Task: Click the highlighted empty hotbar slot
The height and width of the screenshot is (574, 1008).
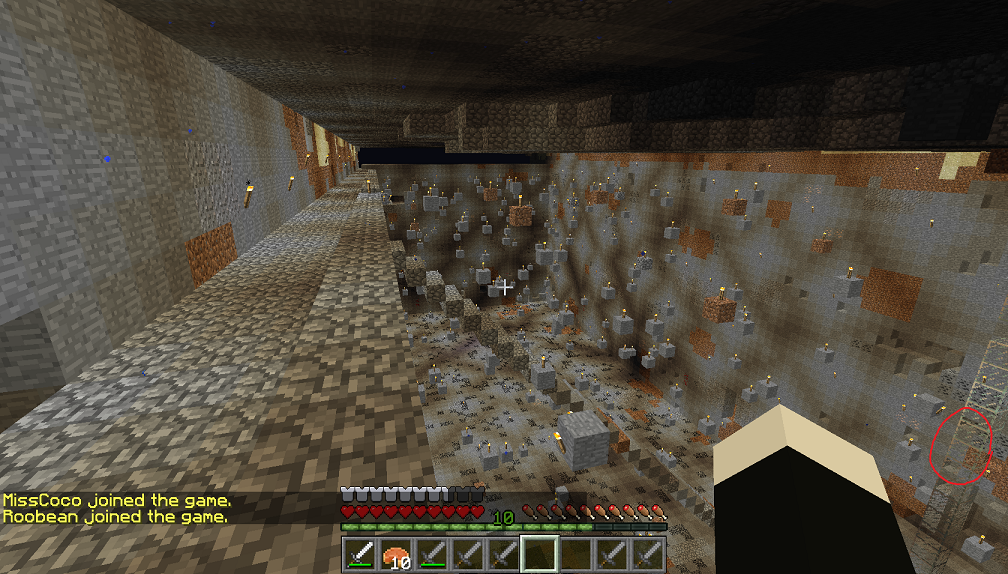Action: [541, 554]
